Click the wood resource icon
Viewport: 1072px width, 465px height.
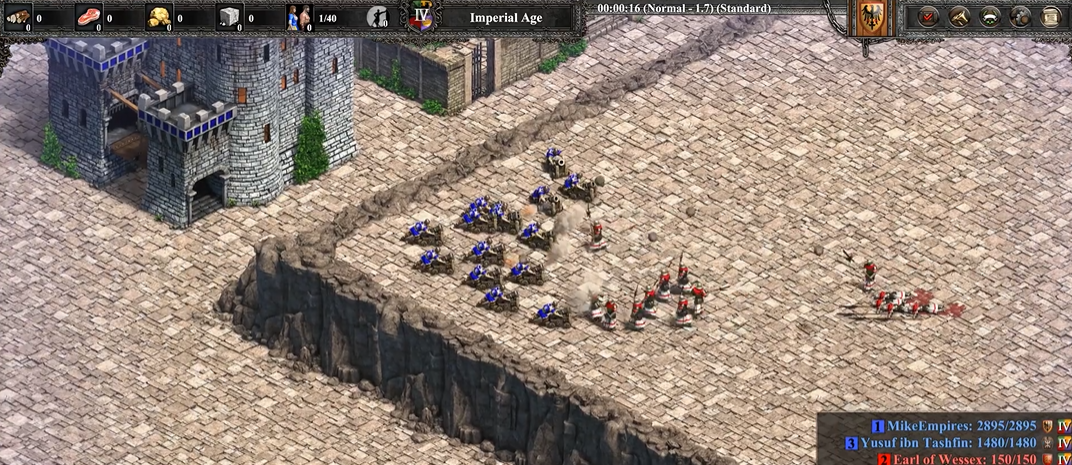pyautogui.click(x=19, y=17)
